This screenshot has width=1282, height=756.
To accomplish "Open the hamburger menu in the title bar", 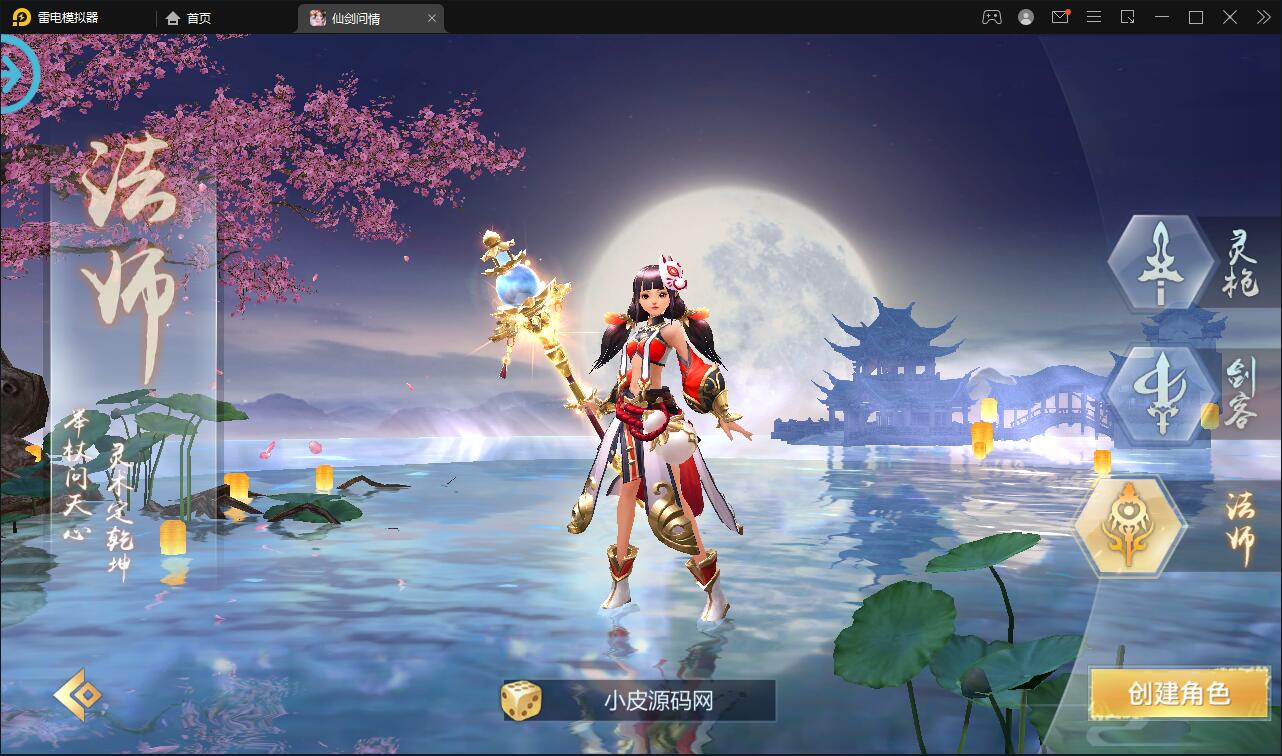I will [1092, 17].
